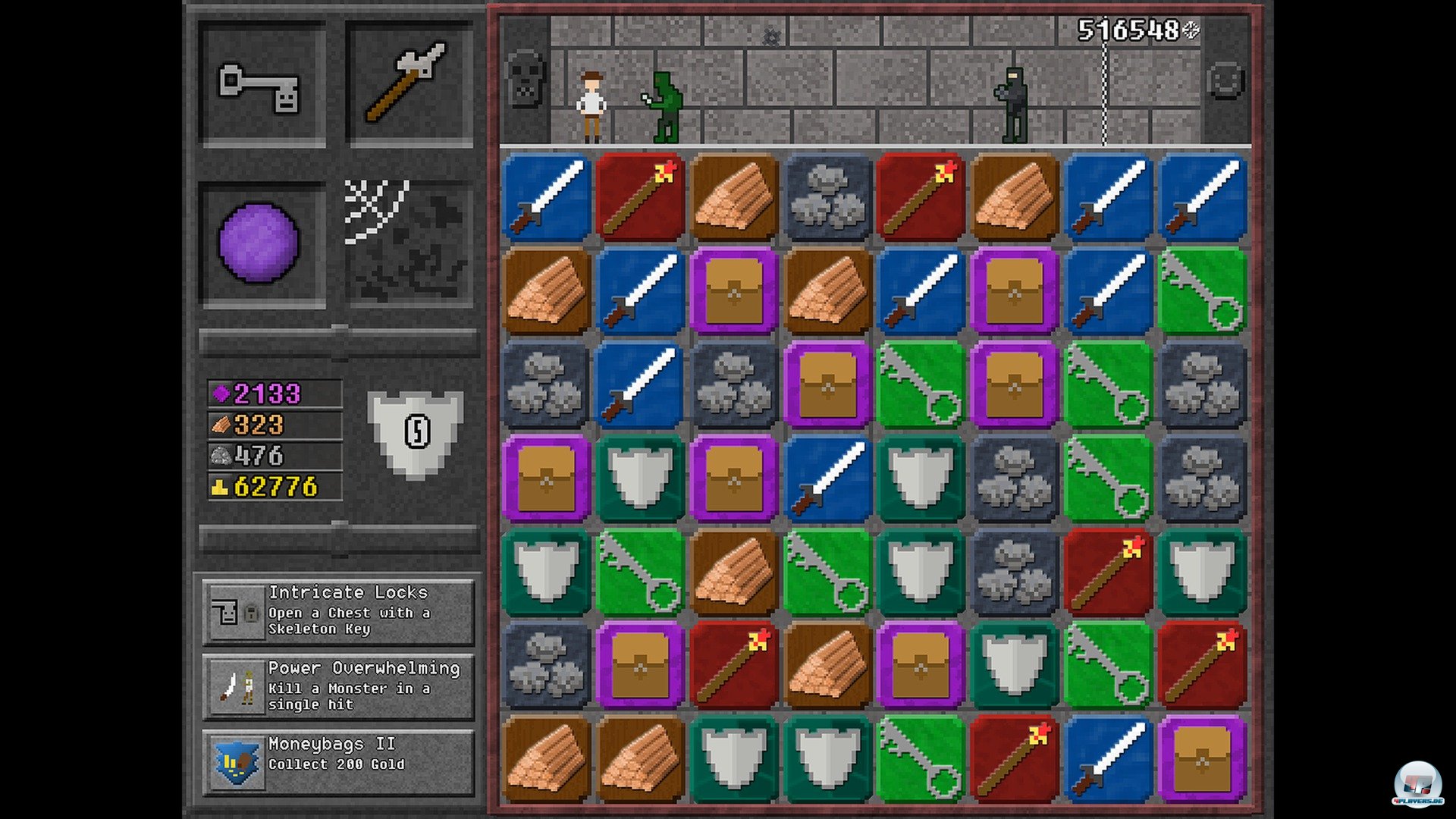Select a white shield tile in the bottom row

click(732, 758)
